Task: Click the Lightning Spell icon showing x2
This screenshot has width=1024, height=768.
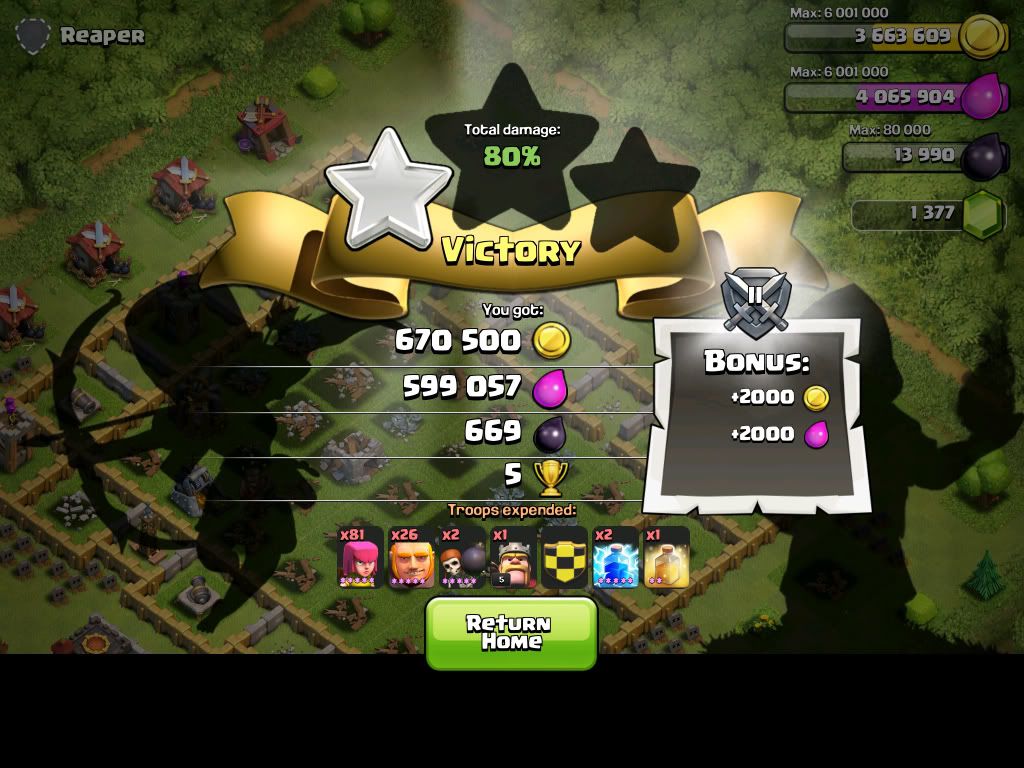Action: (615, 557)
